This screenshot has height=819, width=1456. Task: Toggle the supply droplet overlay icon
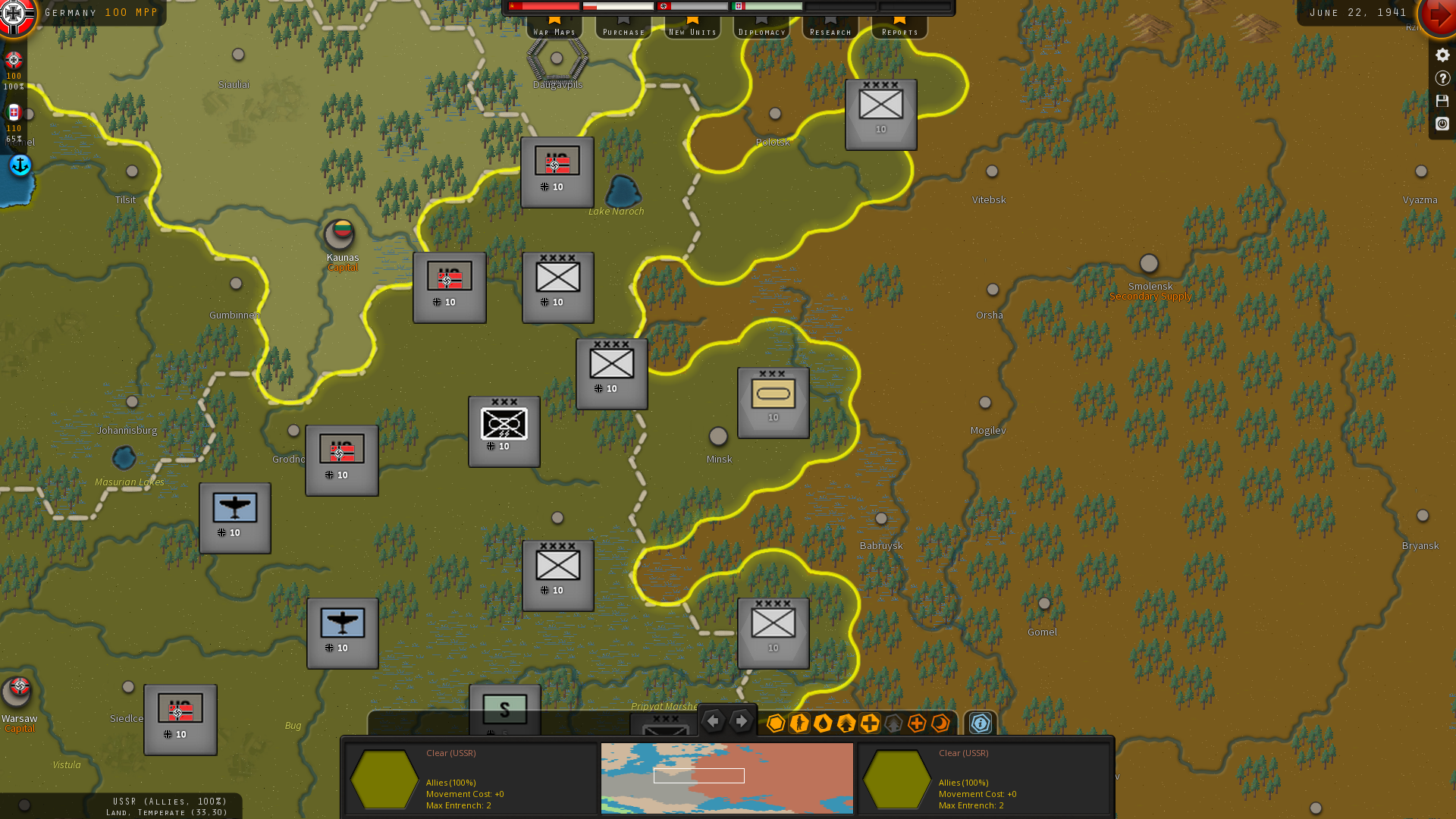(x=823, y=723)
